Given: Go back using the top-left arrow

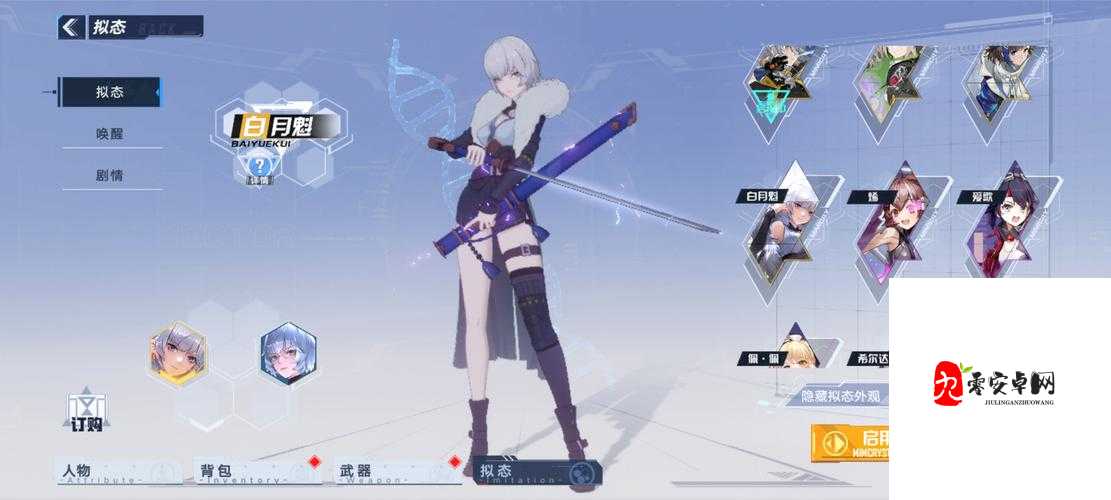Looking at the screenshot, I should [70, 27].
